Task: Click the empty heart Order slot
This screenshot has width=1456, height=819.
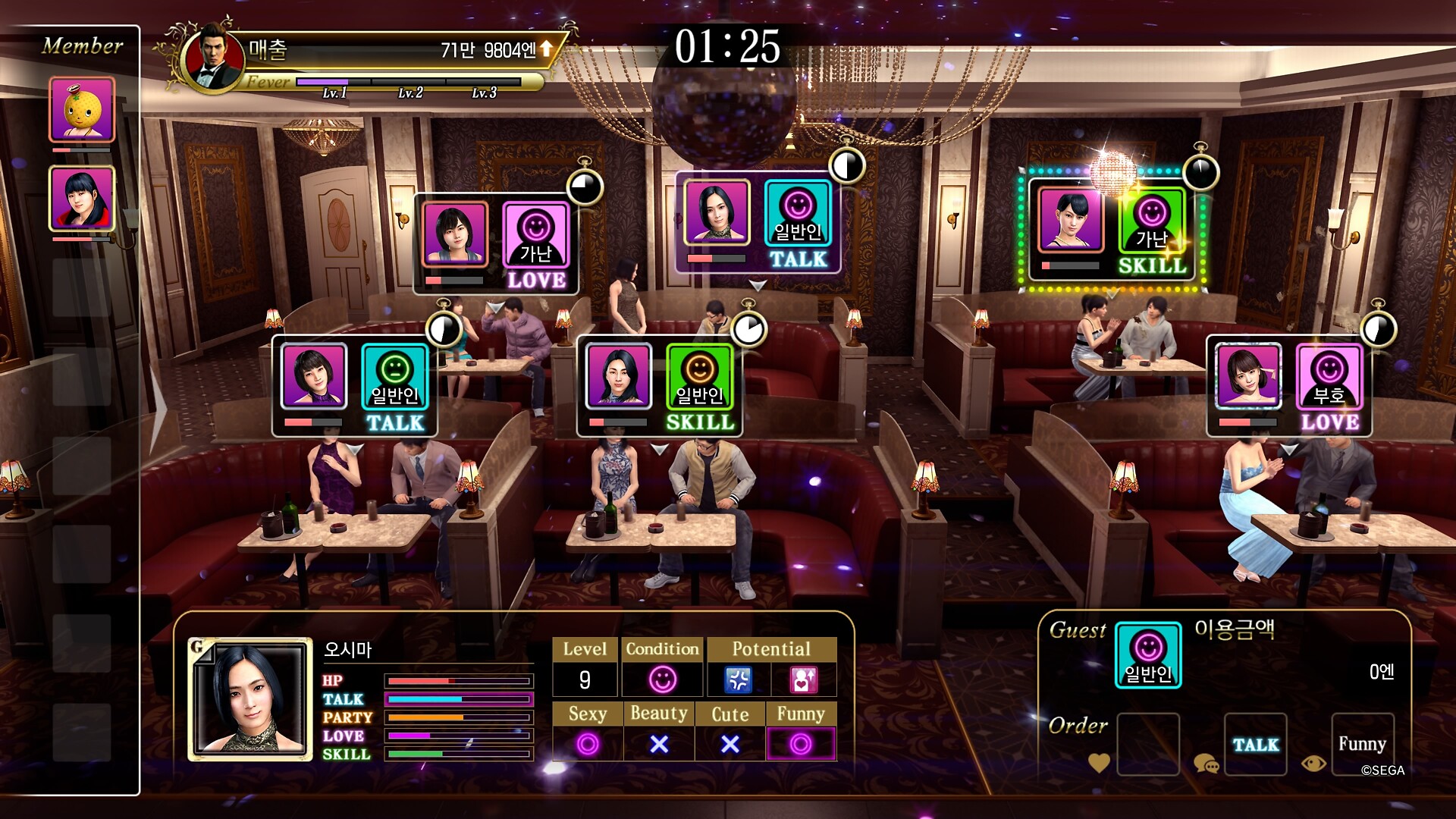Action: click(x=1148, y=744)
